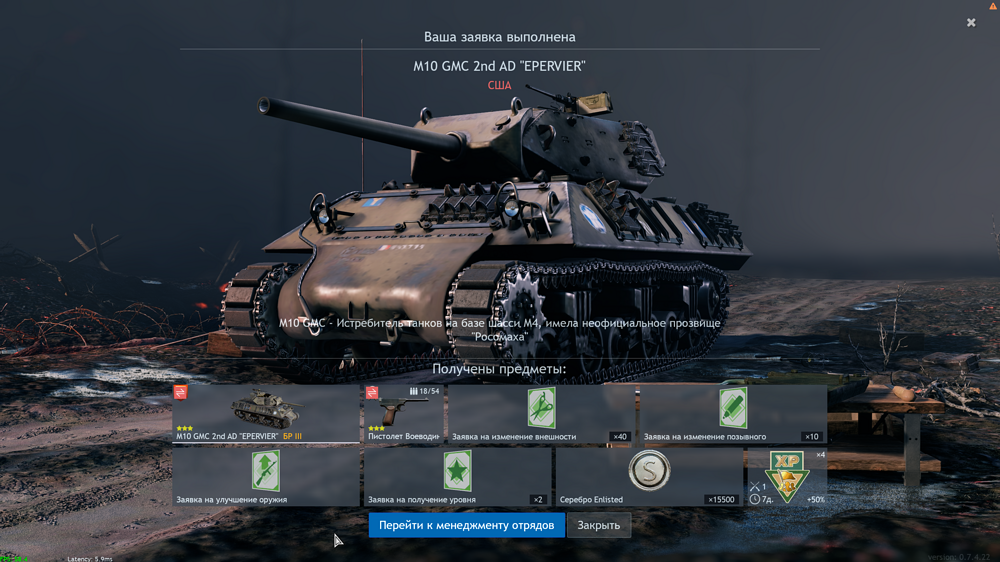Select the XP booster +50% reward
Image resolution: width=1000 pixels, height=562 pixels.
coord(788,476)
